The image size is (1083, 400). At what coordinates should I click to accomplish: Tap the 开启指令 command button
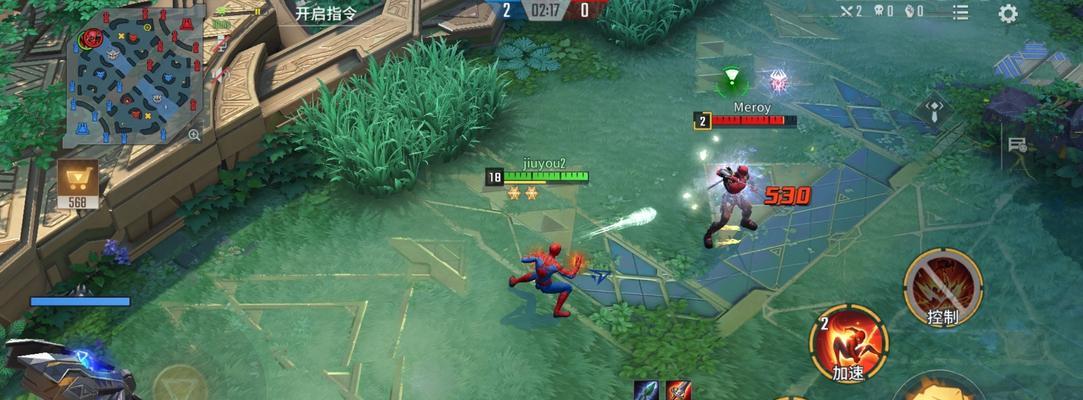click(x=324, y=12)
